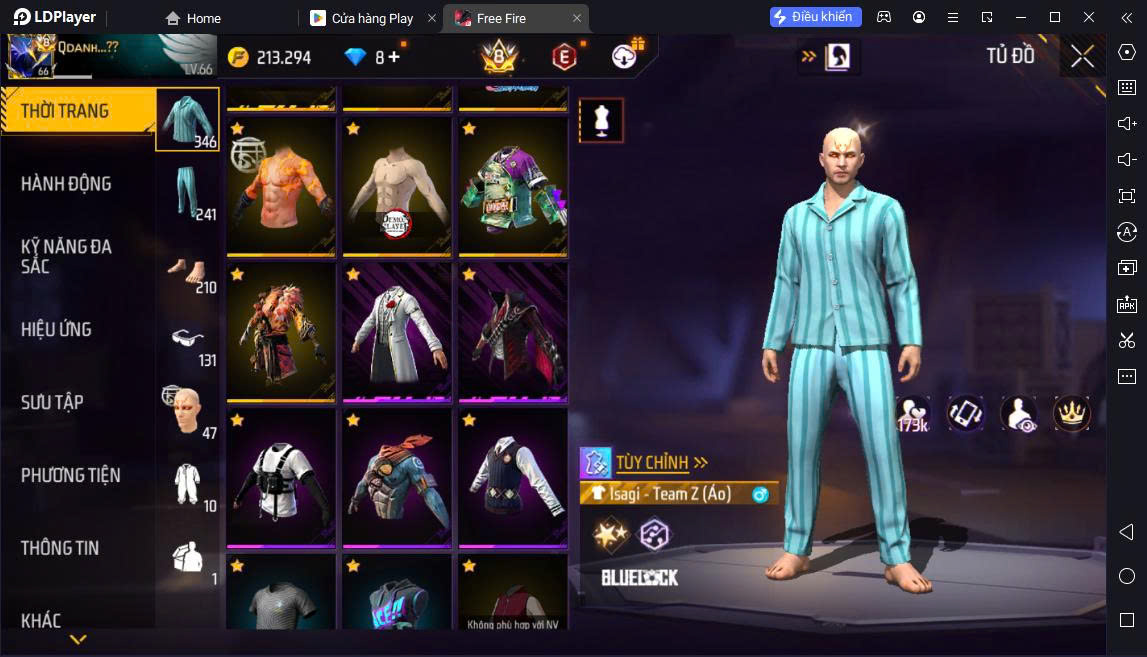Image resolution: width=1147 pixels, height=657 pixels.
Task: Click the gold crown icon beside character
Action: [1072, 413]
